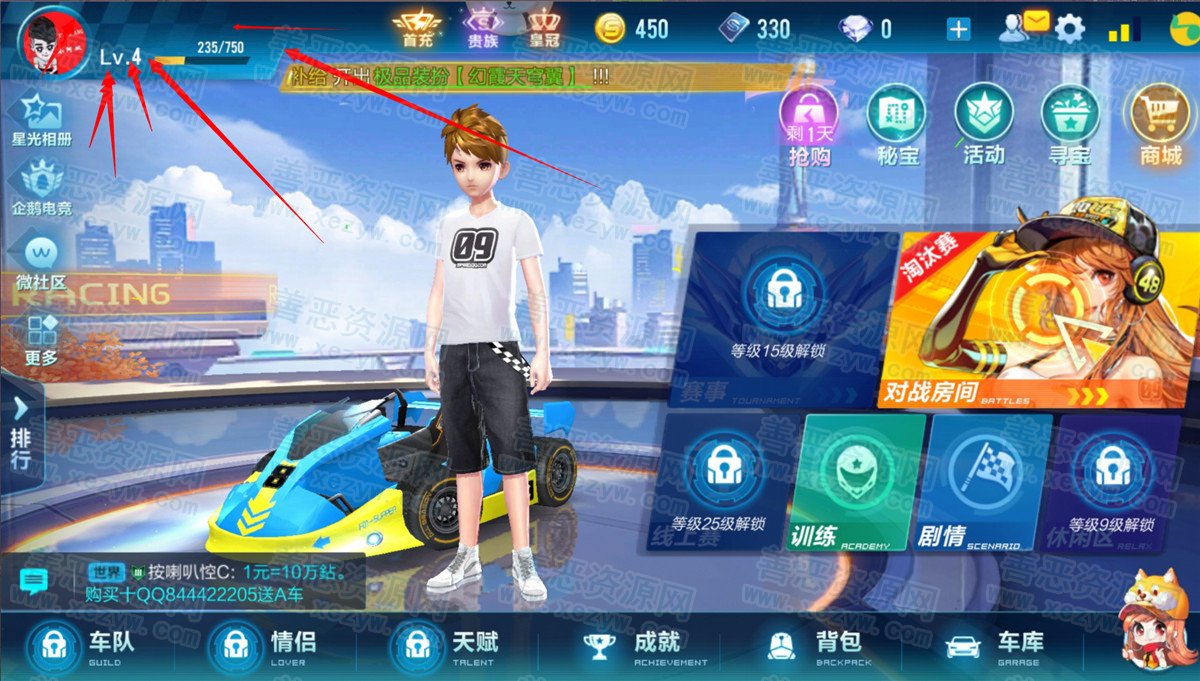The width and height of the screenshot is (1200, 681).
Task: Open the 皇冠 crown menu
Action: [x=542, y=26]
